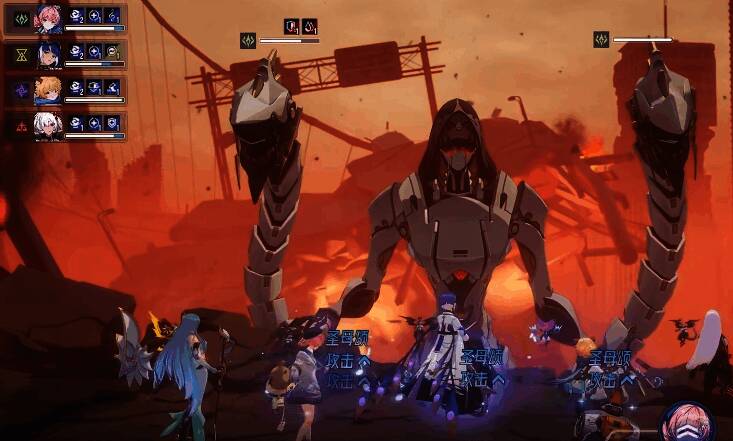Select the pink-haired character portrait
Viewport: 733px width, 441px height.
[x=49, y=18]
